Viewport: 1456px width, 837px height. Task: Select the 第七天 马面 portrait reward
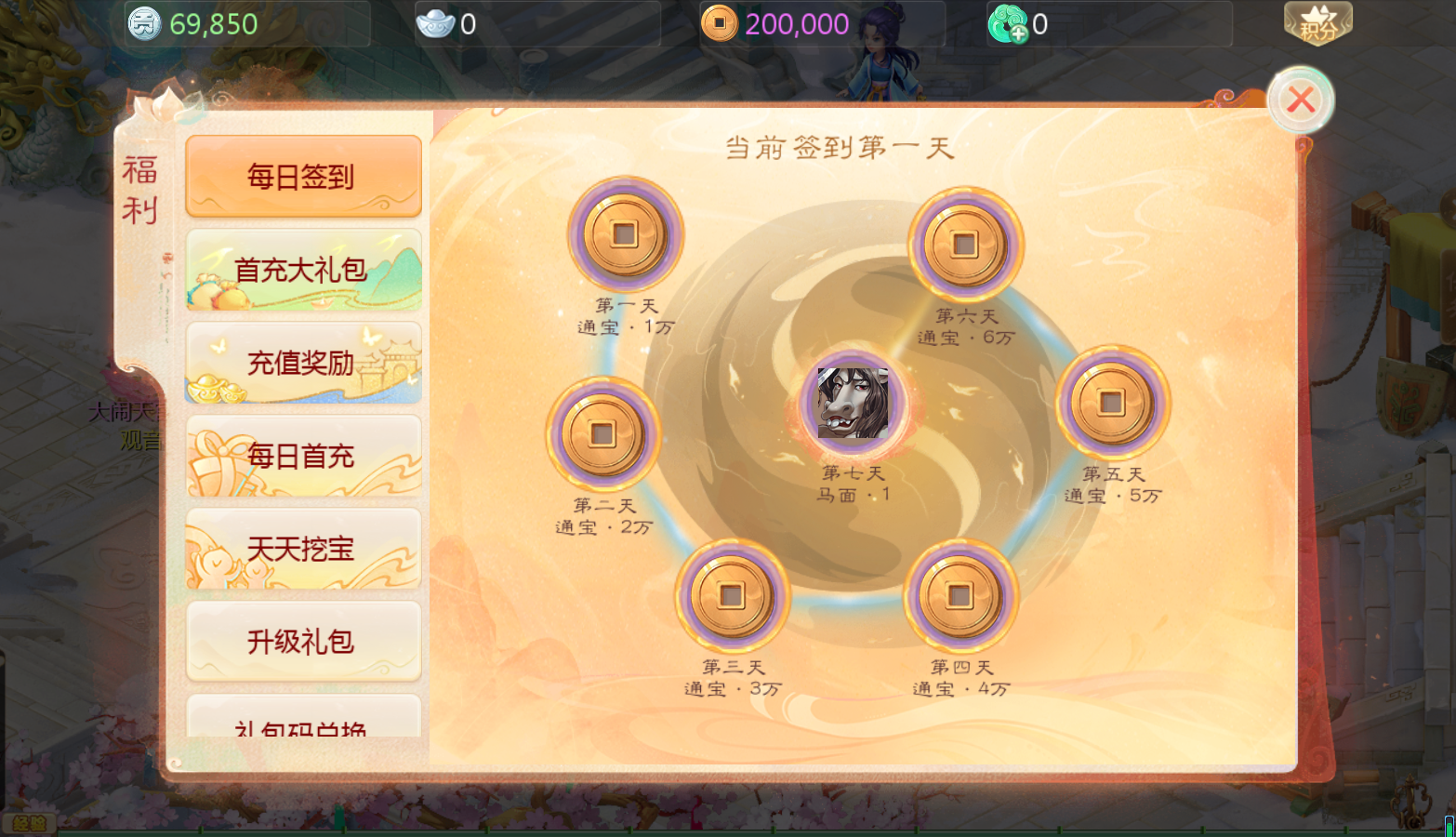(x=853, y=403)
